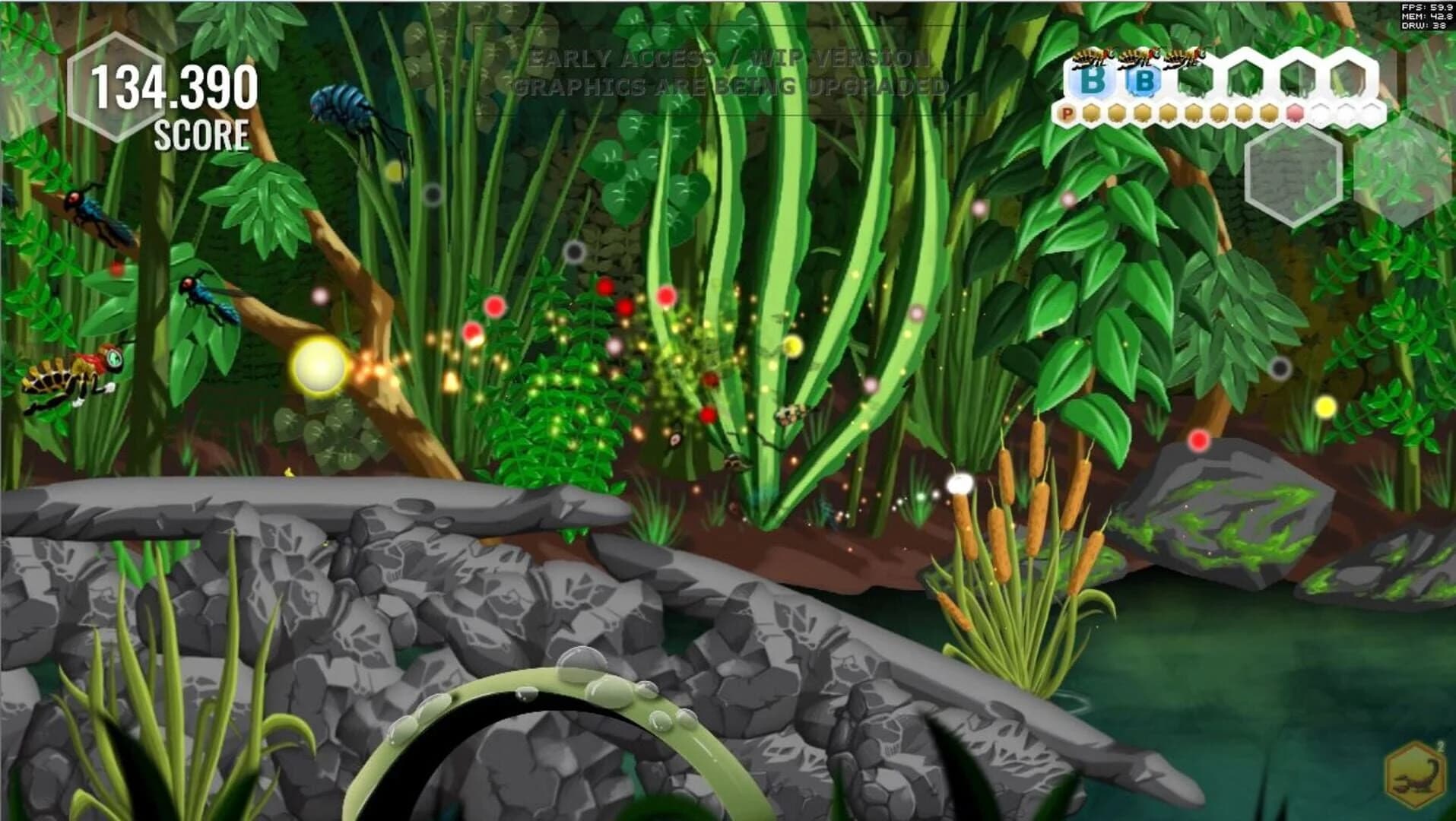Click the P power-up marker
This screenshot has height=821, width=1456.
click(1068, 112)
